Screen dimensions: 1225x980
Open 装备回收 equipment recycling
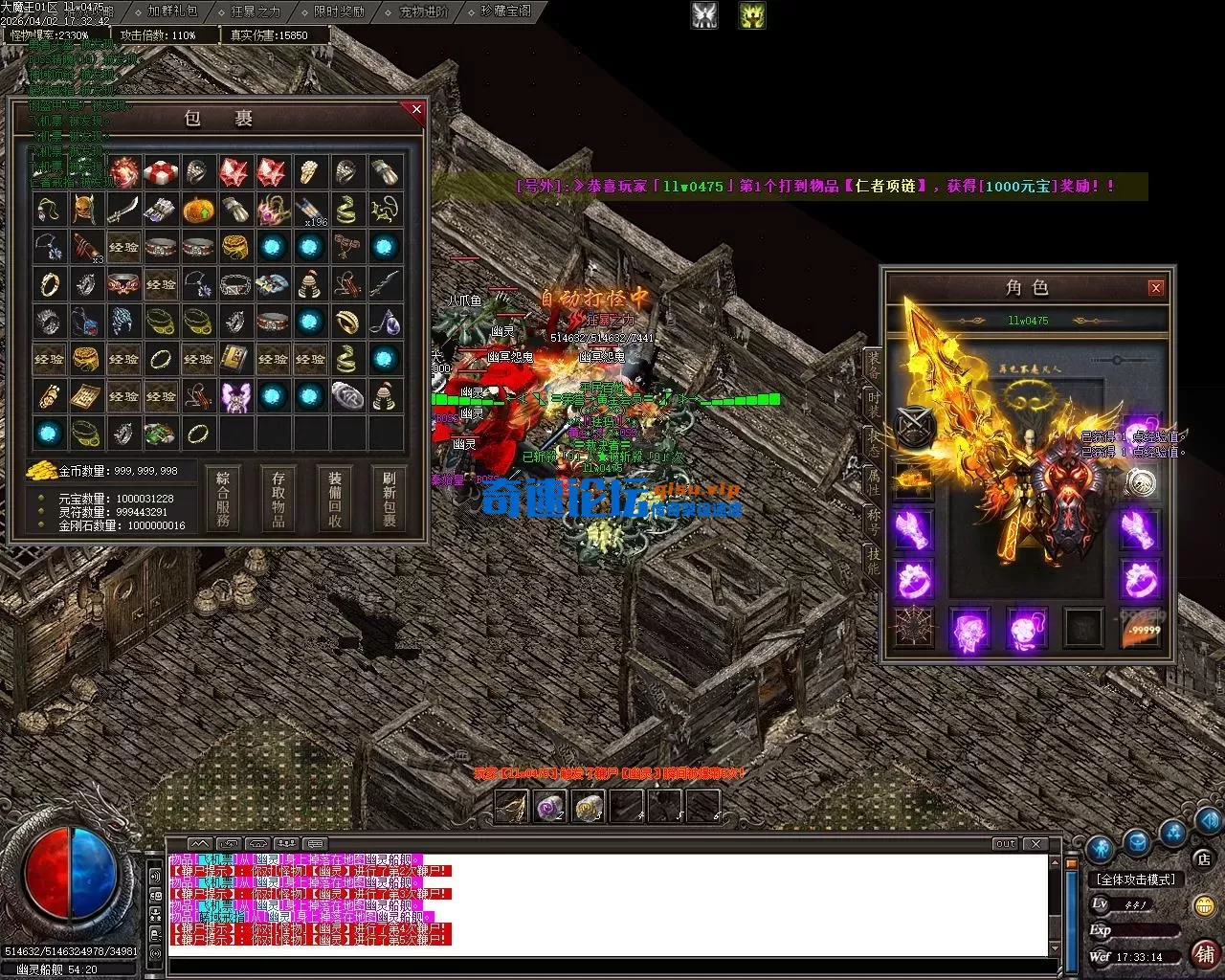pos(335,498)
